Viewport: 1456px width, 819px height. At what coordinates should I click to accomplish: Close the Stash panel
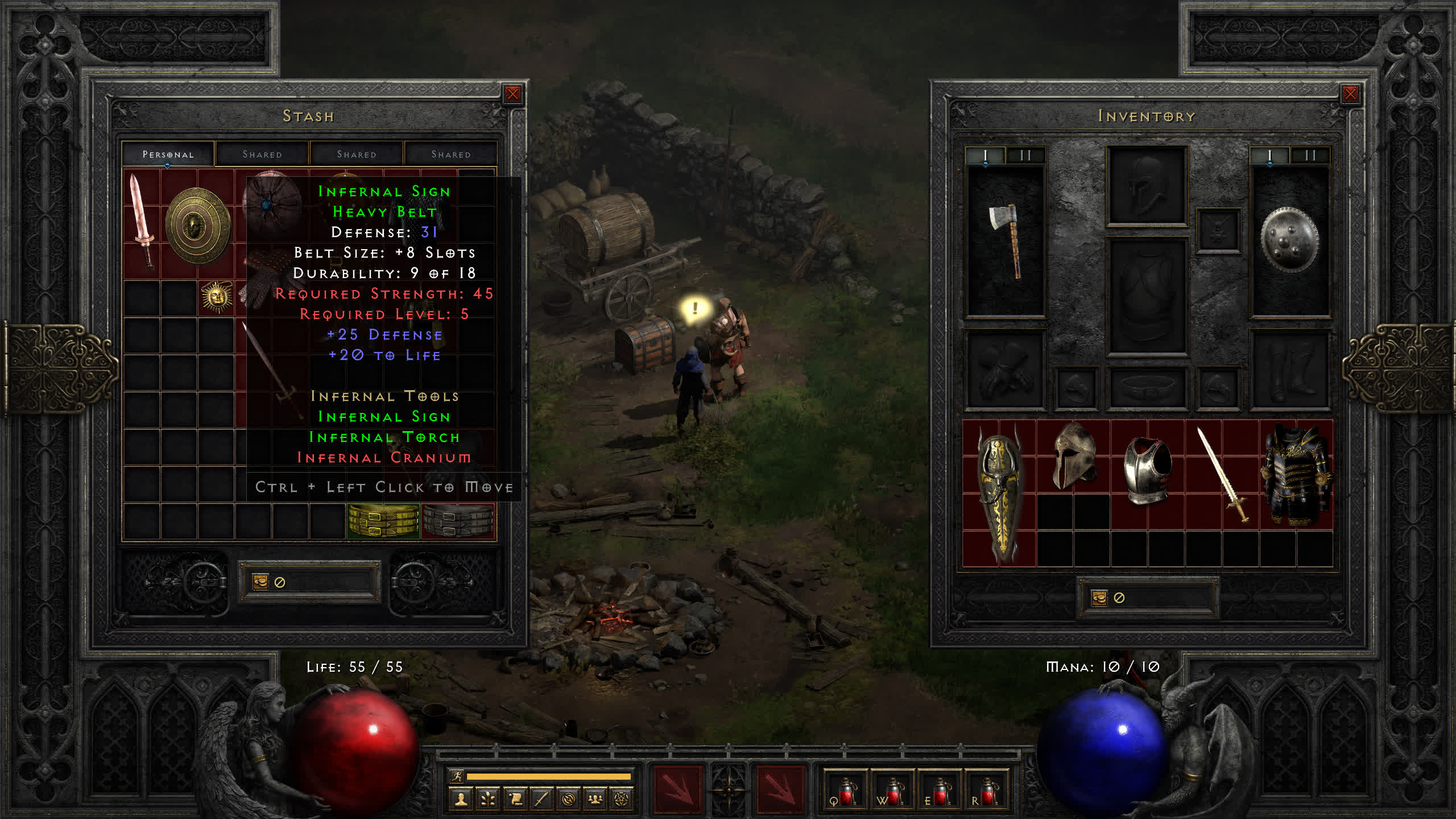512,94
